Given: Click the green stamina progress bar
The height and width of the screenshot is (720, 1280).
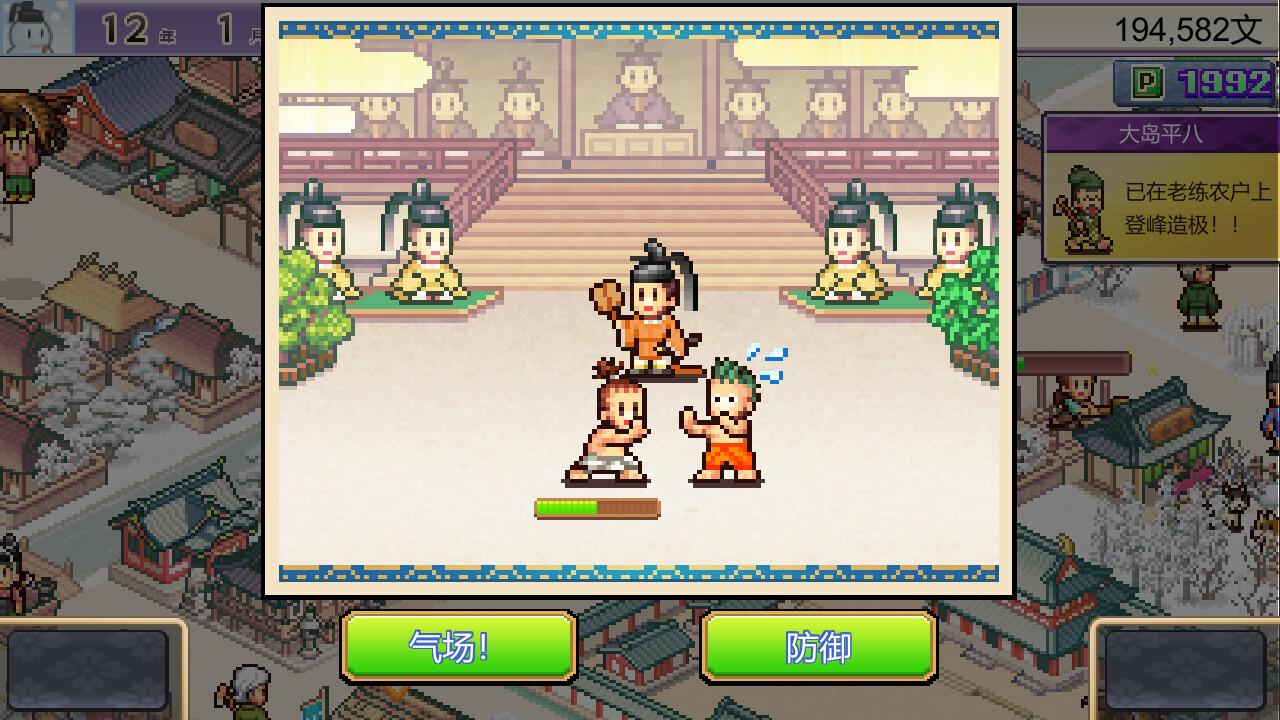Looking at the screenshot, I should point(597,507).
